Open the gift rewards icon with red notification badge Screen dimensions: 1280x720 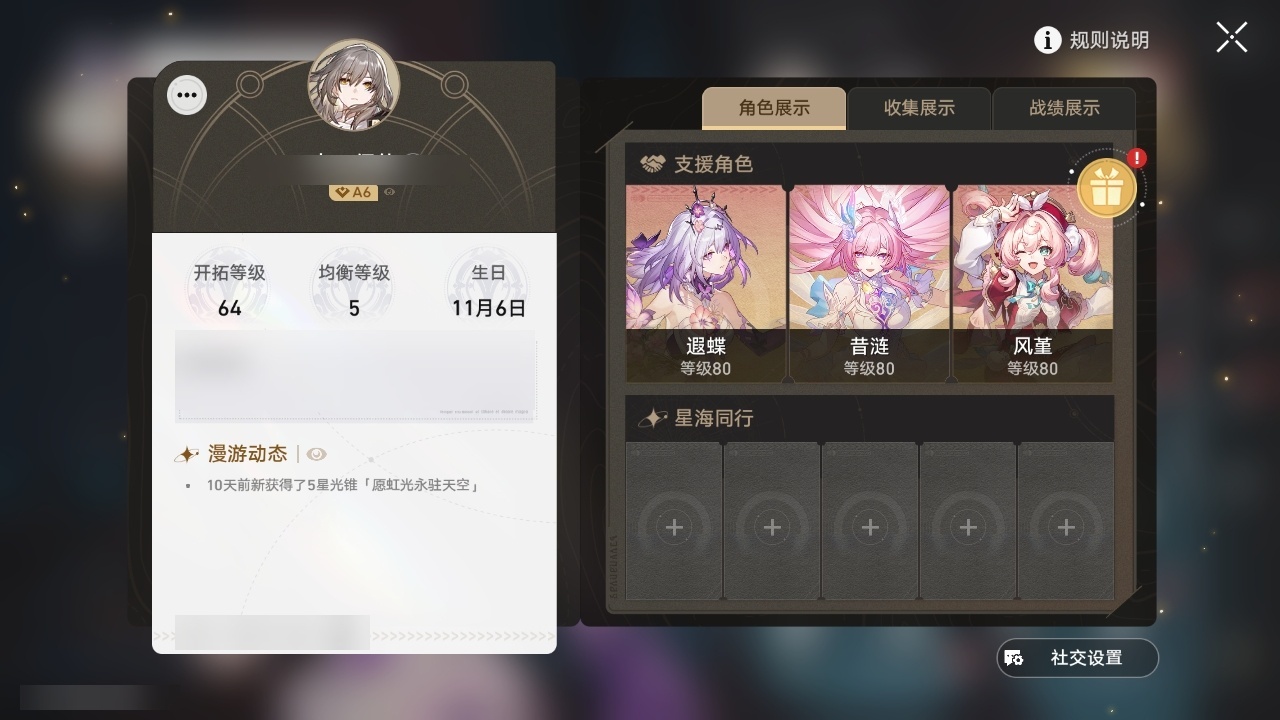click(x=1106, y=186)
